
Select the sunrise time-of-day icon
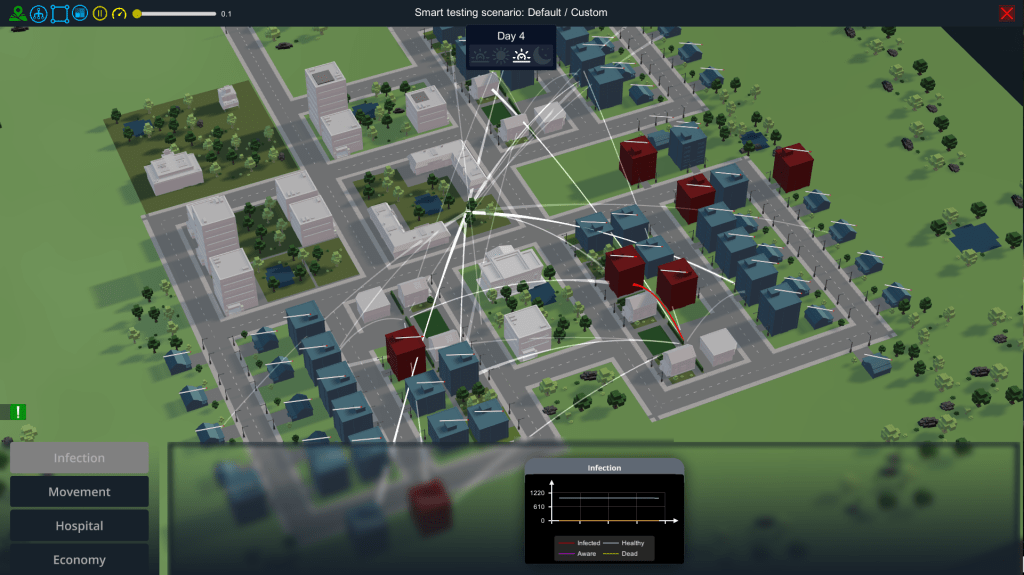[480, 56]
